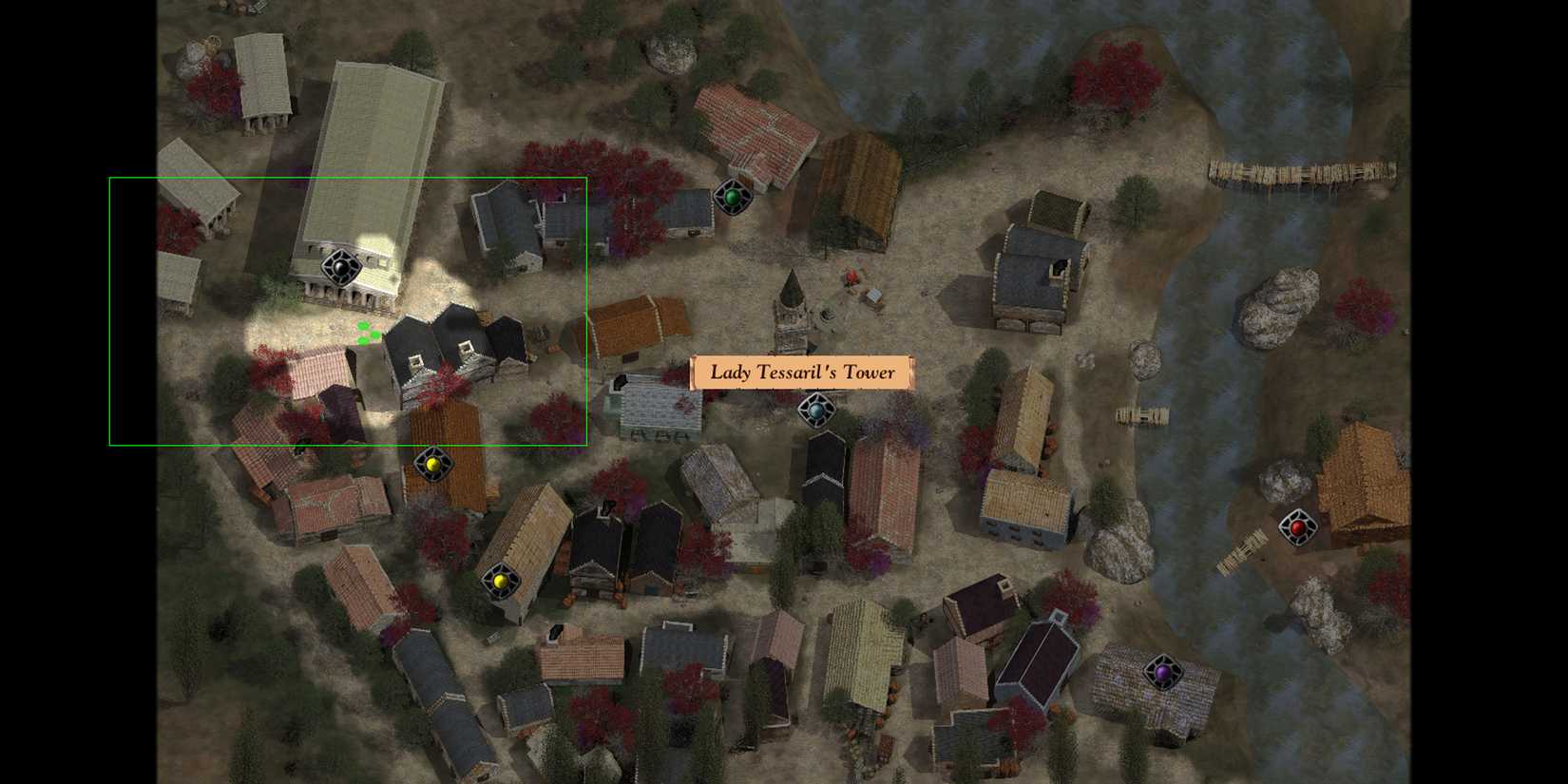
Task: Select the red gem marker beside the river bridge
Action: [x=1298, y=526]
